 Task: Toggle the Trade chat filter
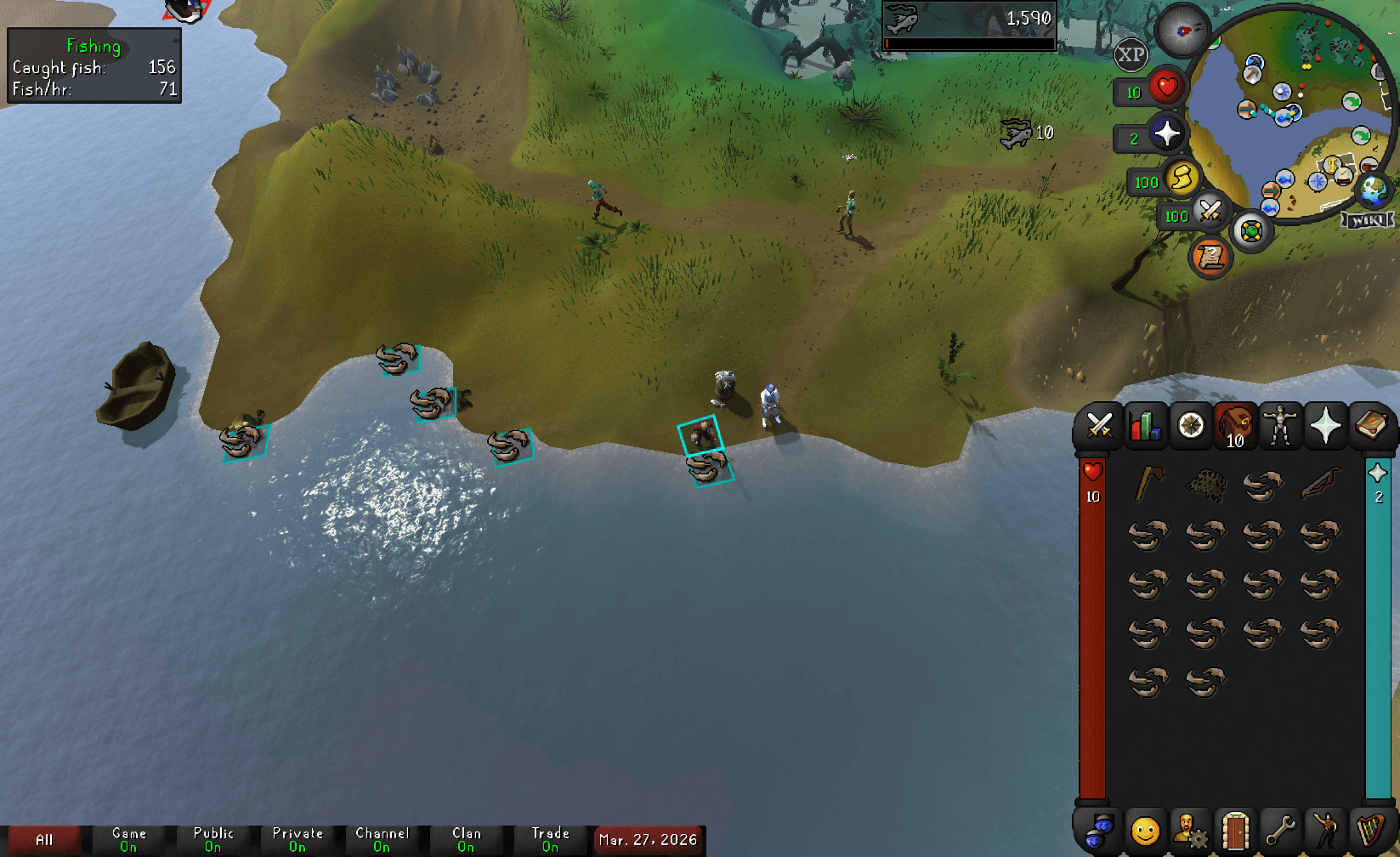[x=550, y=837]
